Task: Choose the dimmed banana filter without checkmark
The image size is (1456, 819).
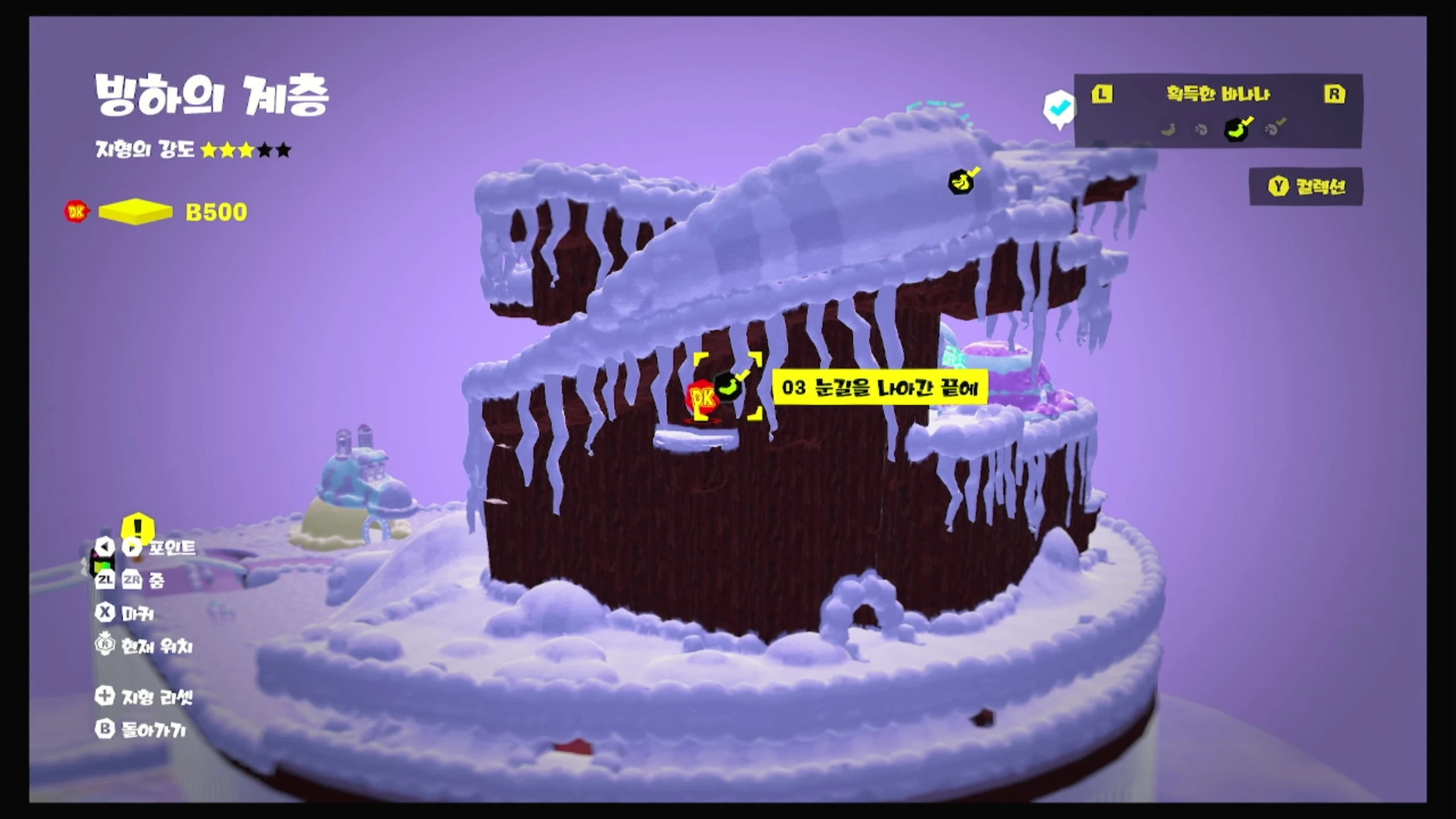Action: 1168,130
